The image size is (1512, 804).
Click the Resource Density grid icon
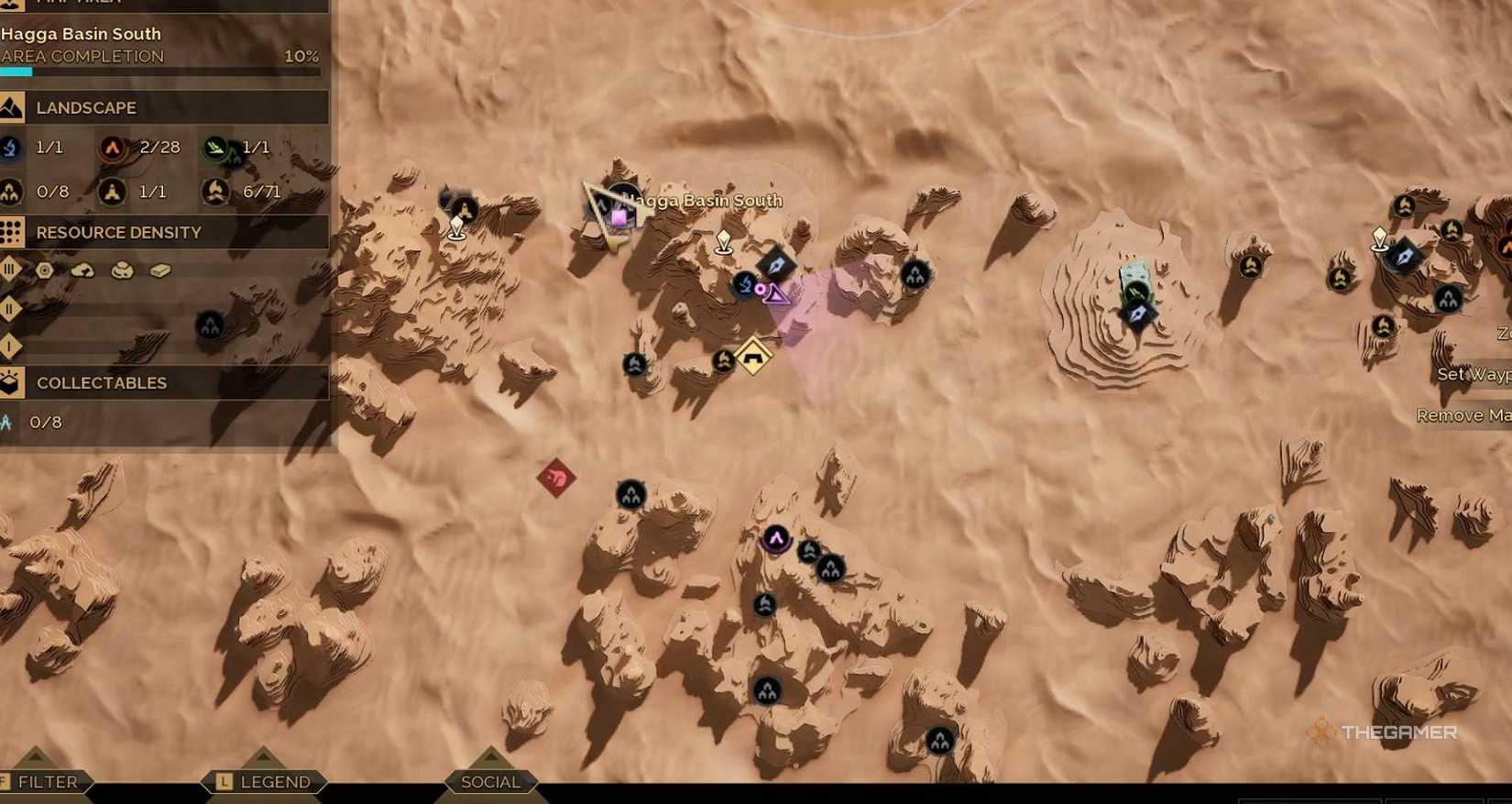12,233
